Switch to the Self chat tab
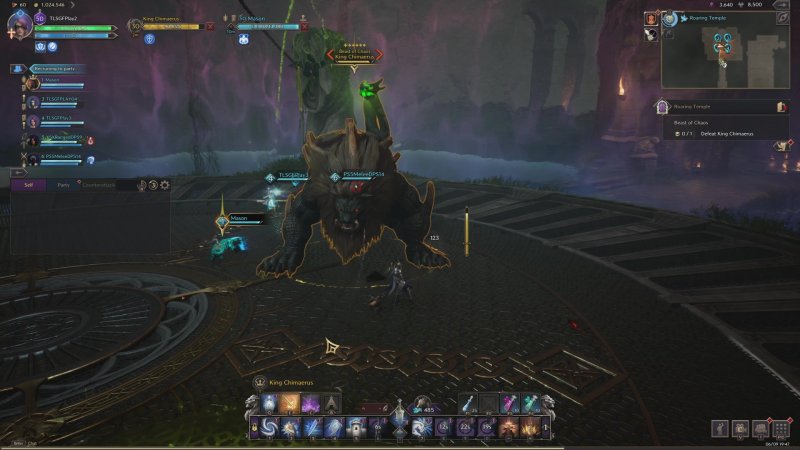 28,185
